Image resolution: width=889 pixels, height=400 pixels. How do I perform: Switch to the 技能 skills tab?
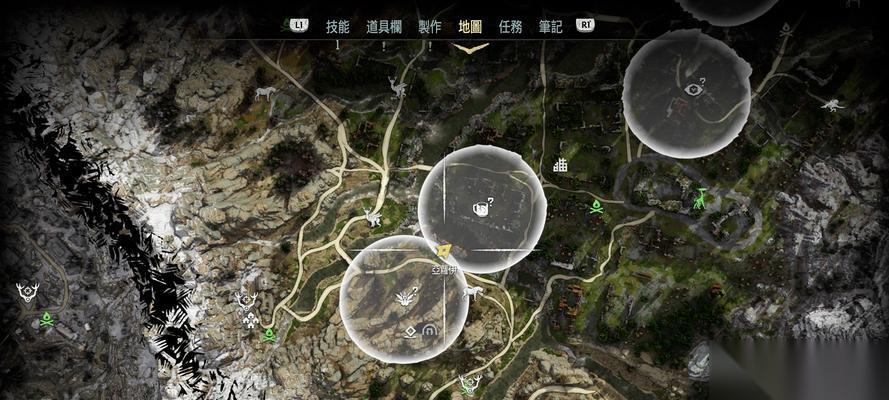[x=337, y=26]
